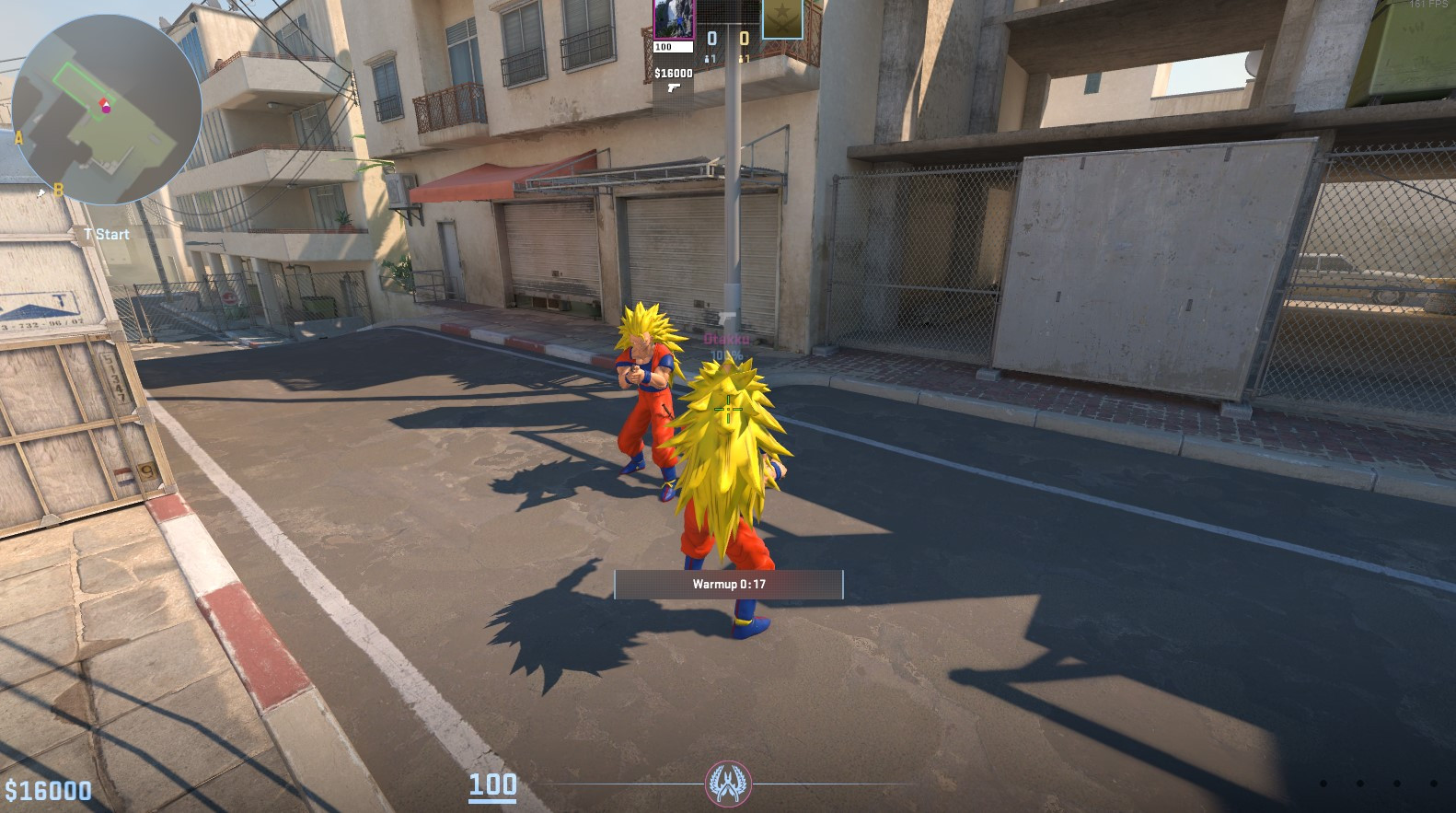
Task: Select the T Start location label
Action: coord(105,234)
